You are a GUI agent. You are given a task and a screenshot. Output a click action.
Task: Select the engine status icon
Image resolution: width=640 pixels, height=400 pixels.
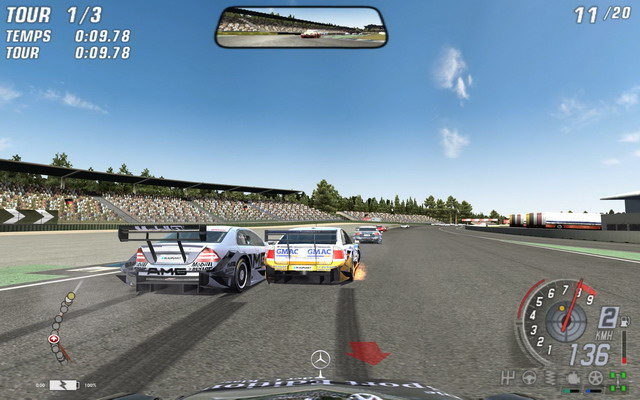point(573,378)
